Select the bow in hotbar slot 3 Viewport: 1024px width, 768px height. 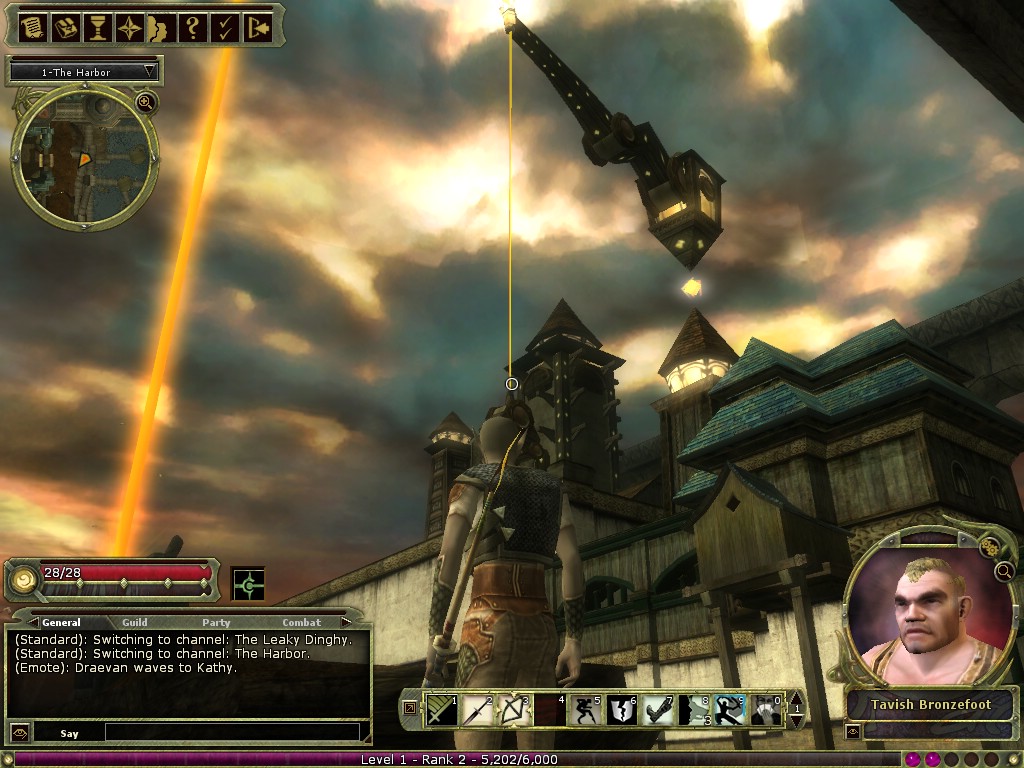pos(512,710)
